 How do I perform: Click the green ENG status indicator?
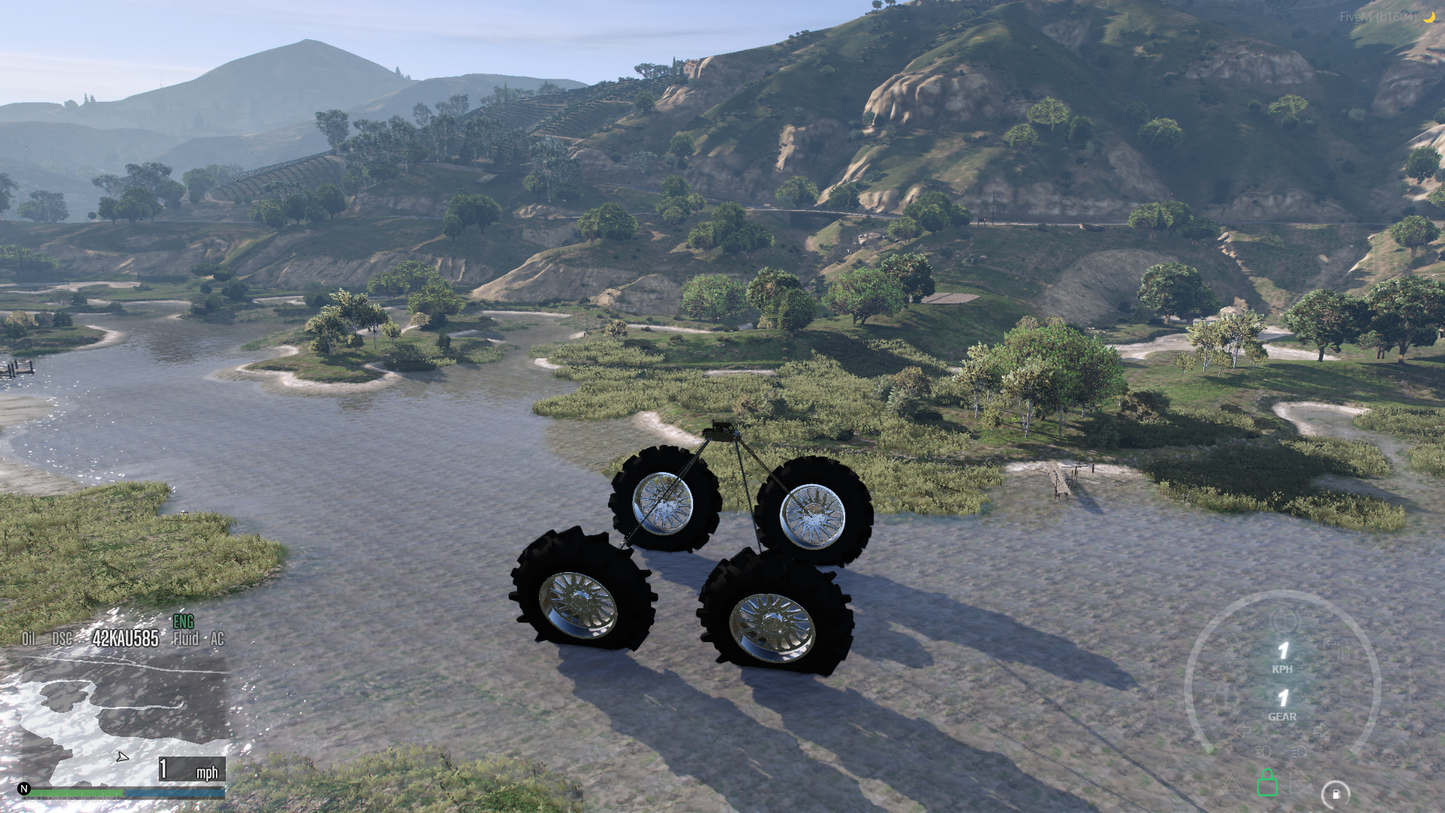point(181,623)
